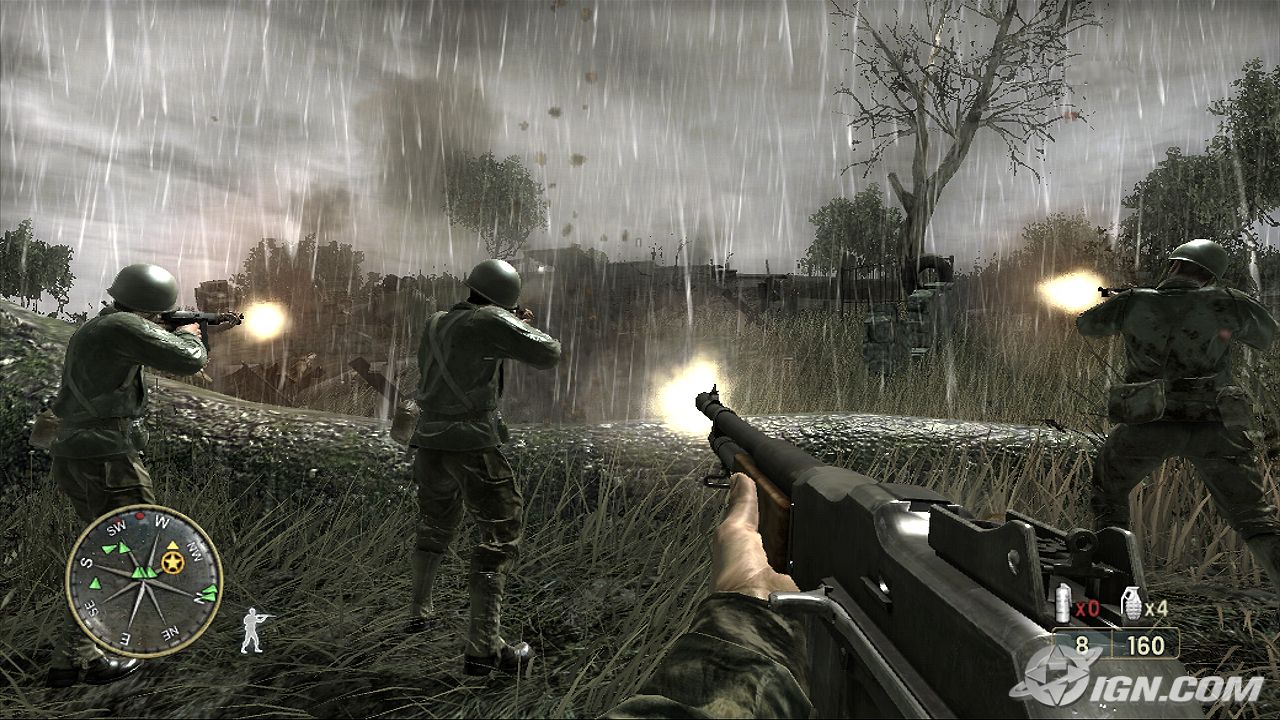Screen dimensions: 1280x720
Task: Click the center of the compass dial
Action: point(146,583)
